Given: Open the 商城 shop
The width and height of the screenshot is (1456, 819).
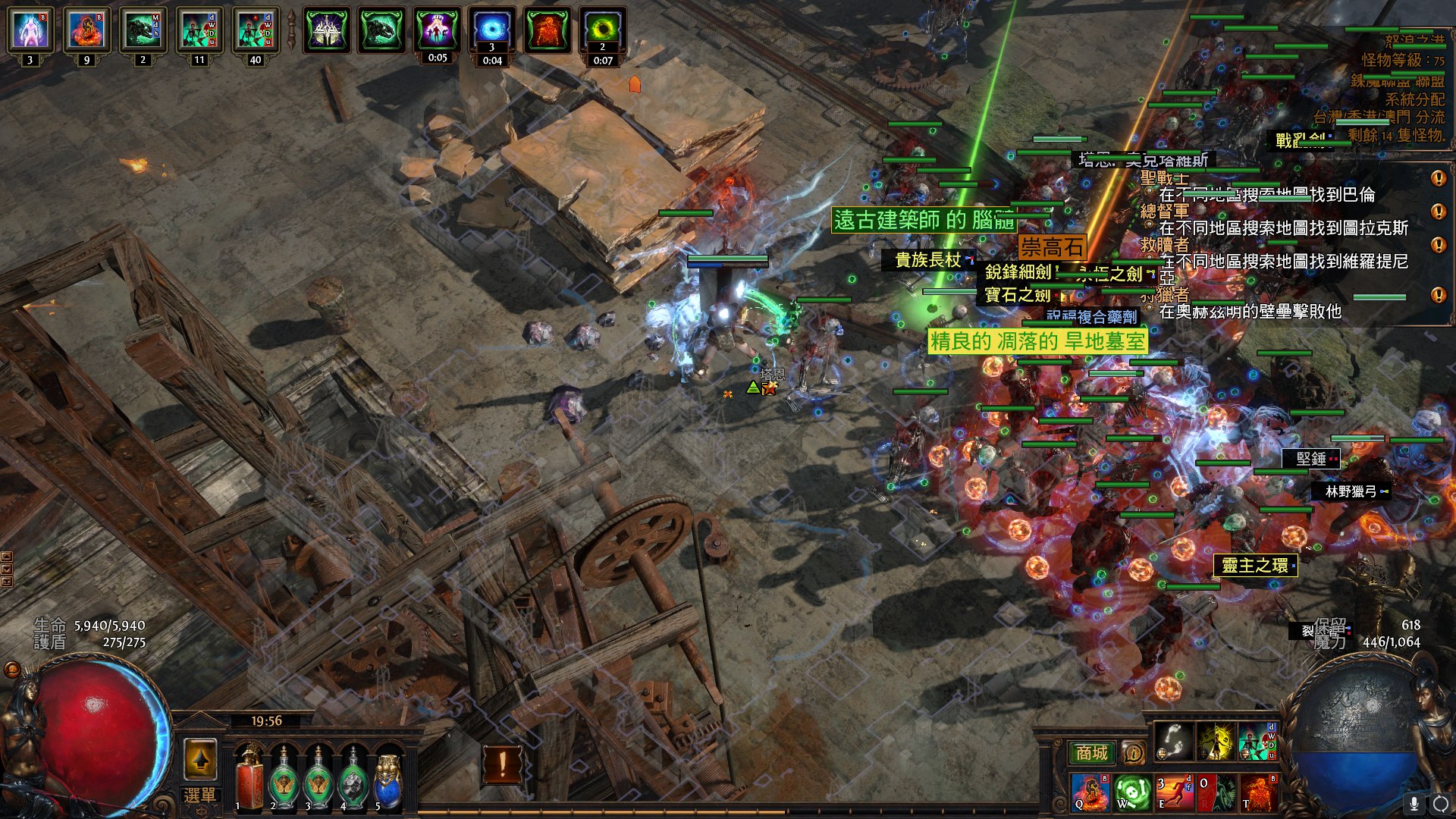Looking at the screenshot, I should point(1091,753).
